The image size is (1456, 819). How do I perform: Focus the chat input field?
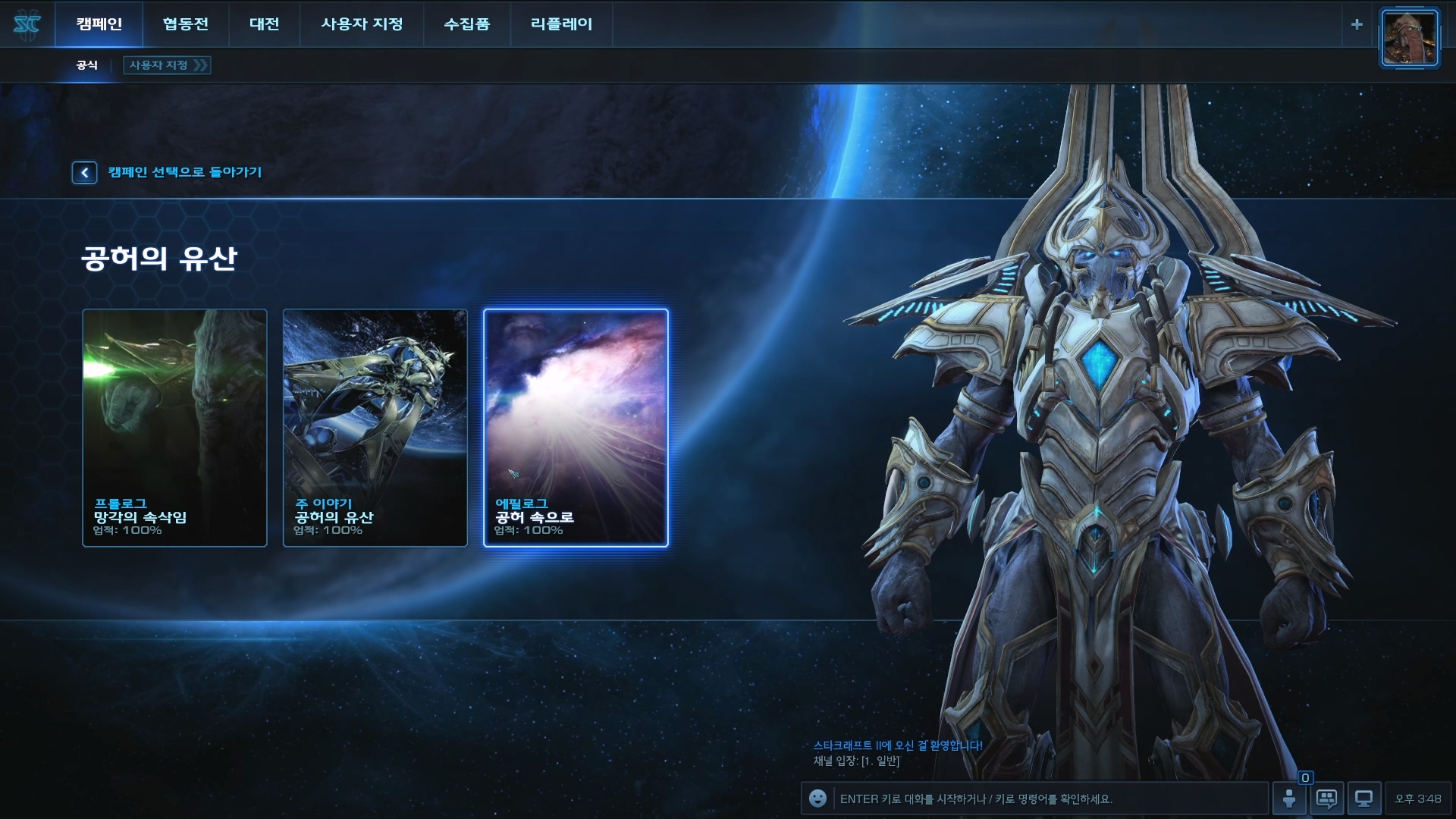coord(1050,799)
